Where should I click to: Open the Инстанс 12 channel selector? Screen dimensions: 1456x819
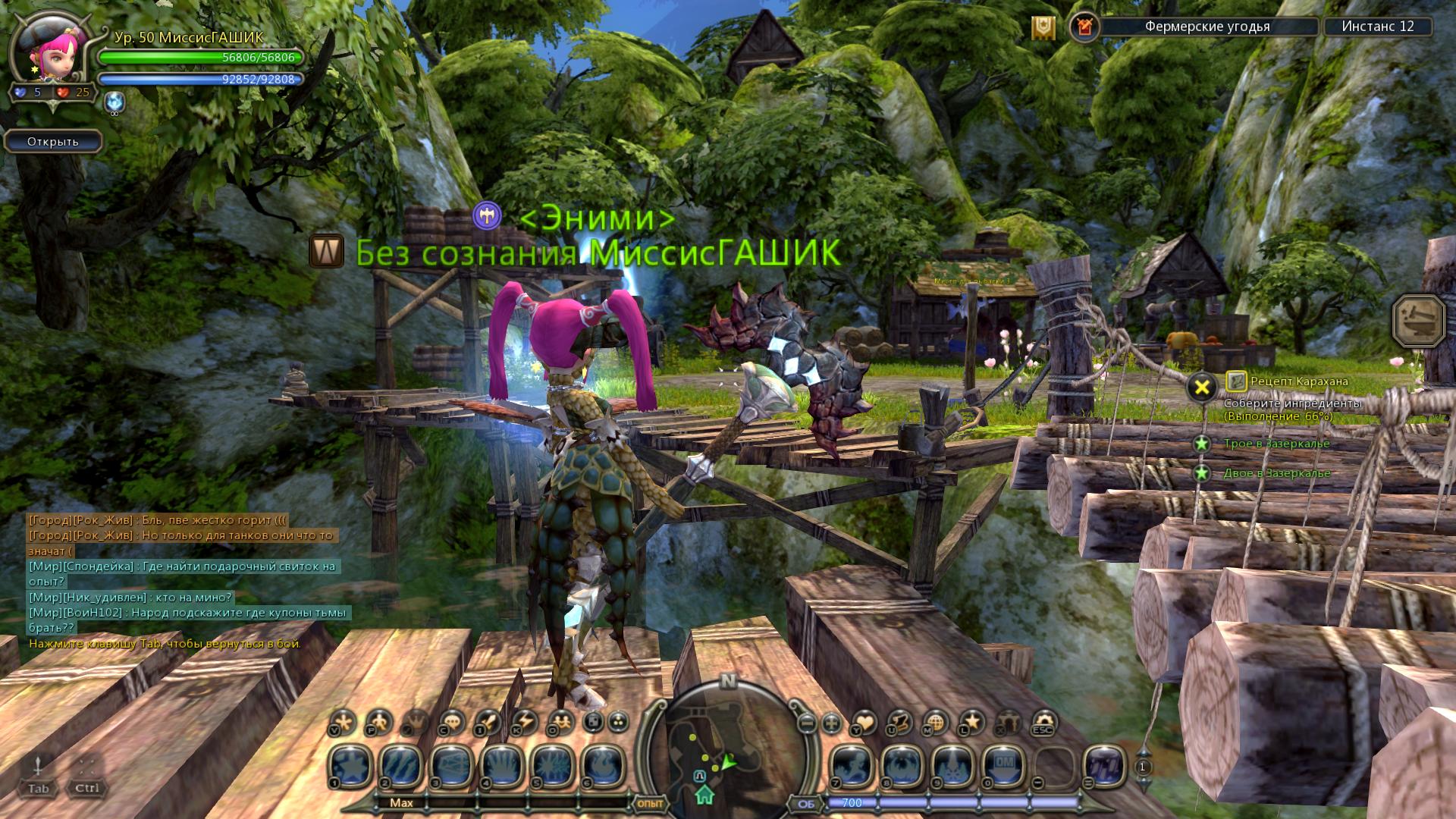1377,27
